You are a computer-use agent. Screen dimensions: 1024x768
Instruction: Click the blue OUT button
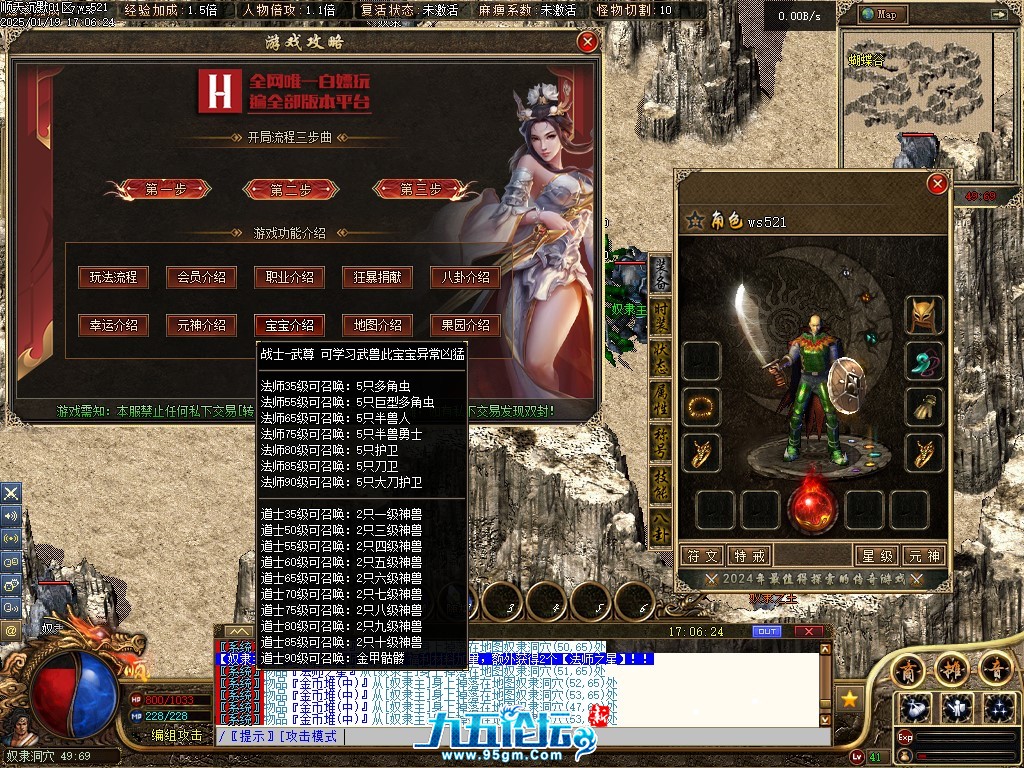[767, 632]
